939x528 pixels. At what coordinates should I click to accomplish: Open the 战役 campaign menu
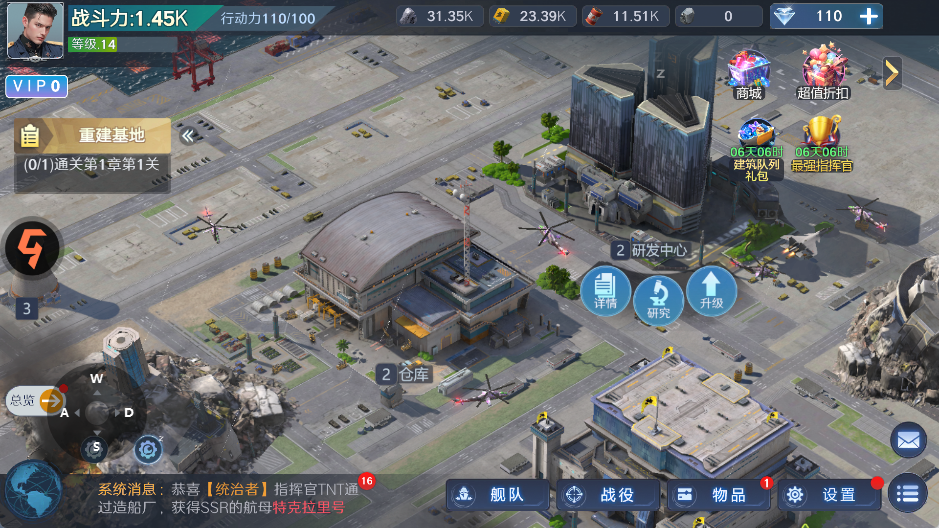(x=608, y=494)
